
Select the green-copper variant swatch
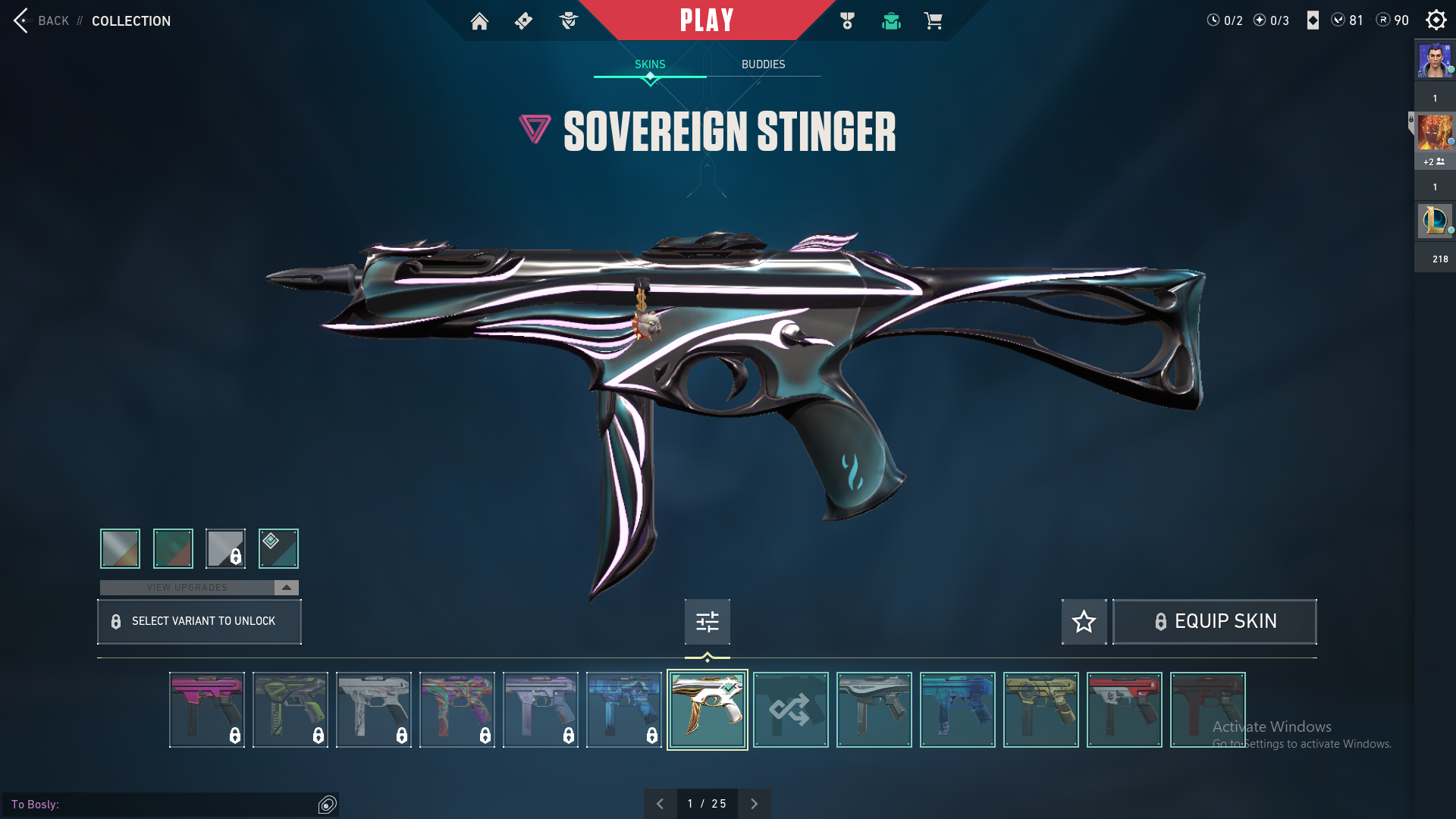coord(173,548)
